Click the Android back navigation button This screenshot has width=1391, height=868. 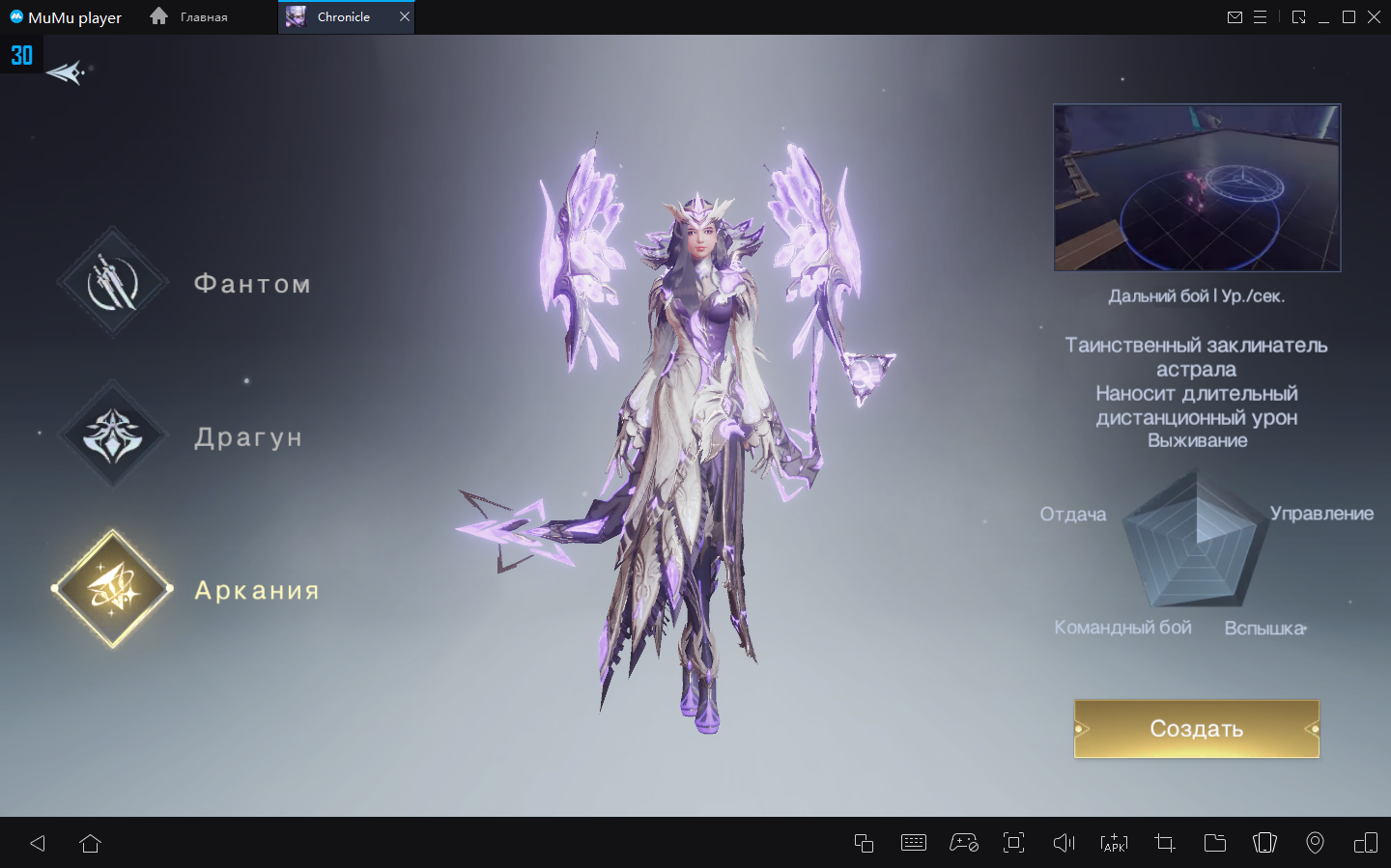pyautogui.click(x=38, y=843)
